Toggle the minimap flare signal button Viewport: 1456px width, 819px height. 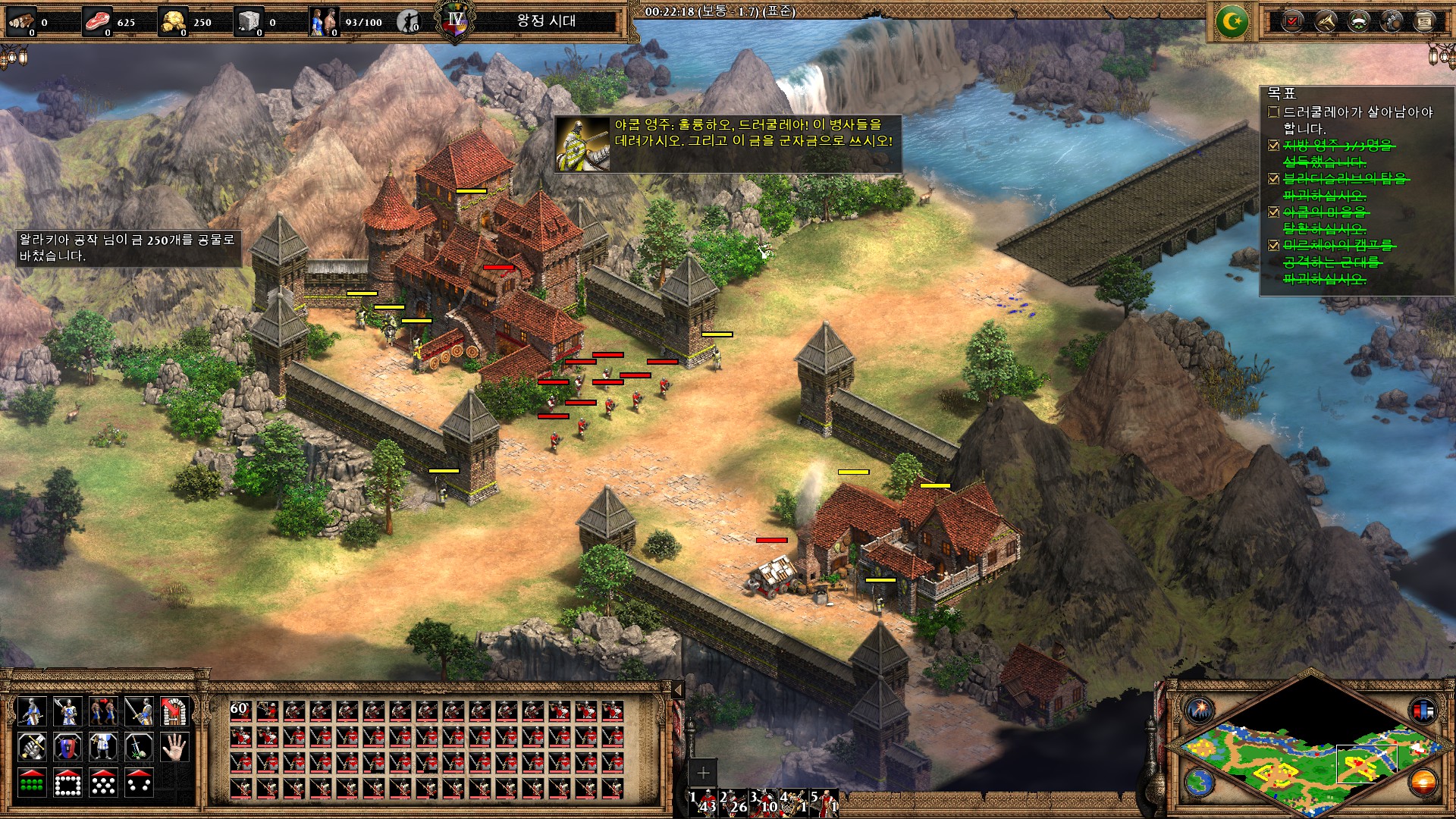(1199, 711)
